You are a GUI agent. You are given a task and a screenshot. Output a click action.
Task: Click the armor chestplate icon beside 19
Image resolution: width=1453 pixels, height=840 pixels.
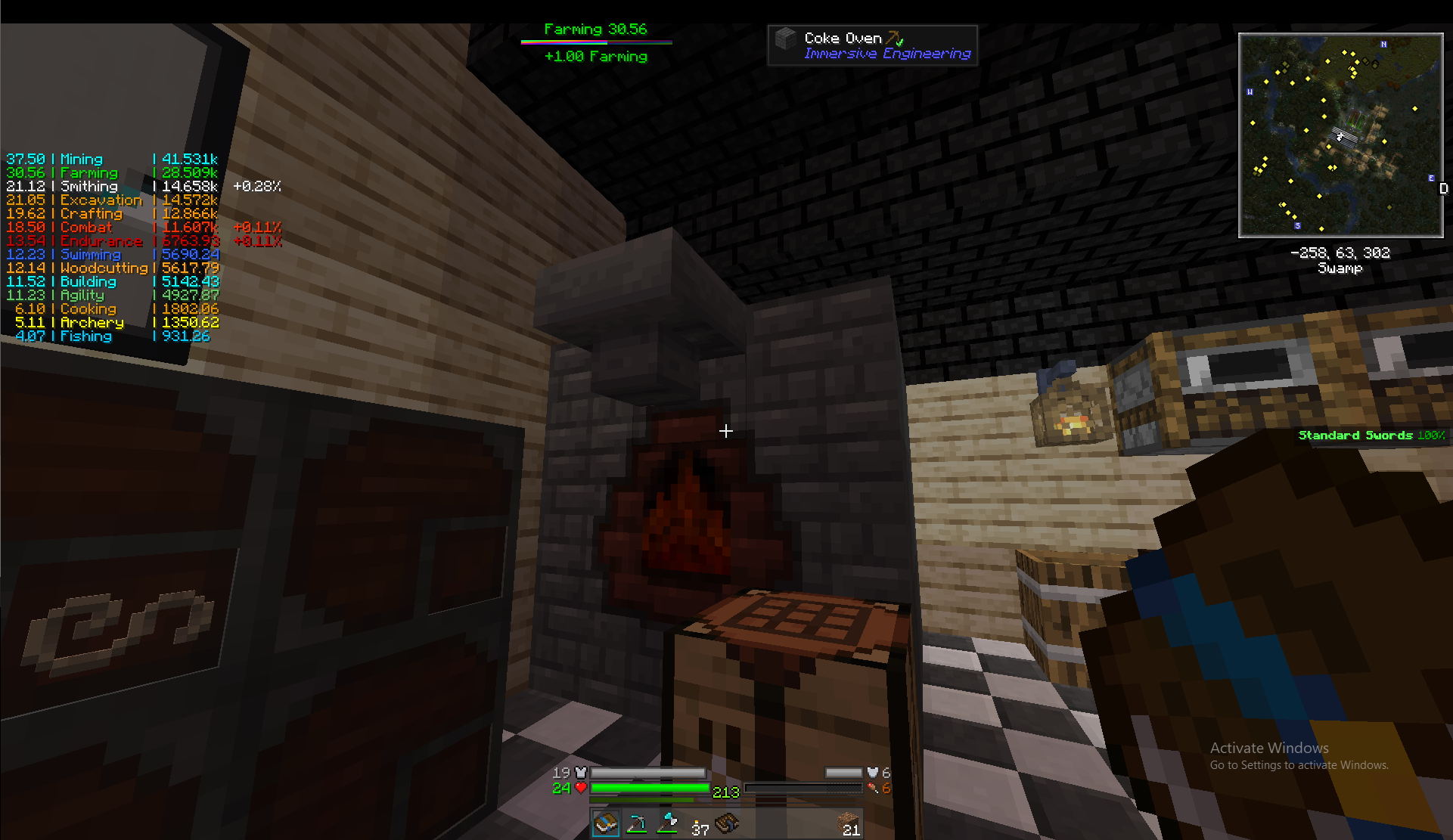coord(580,773)
